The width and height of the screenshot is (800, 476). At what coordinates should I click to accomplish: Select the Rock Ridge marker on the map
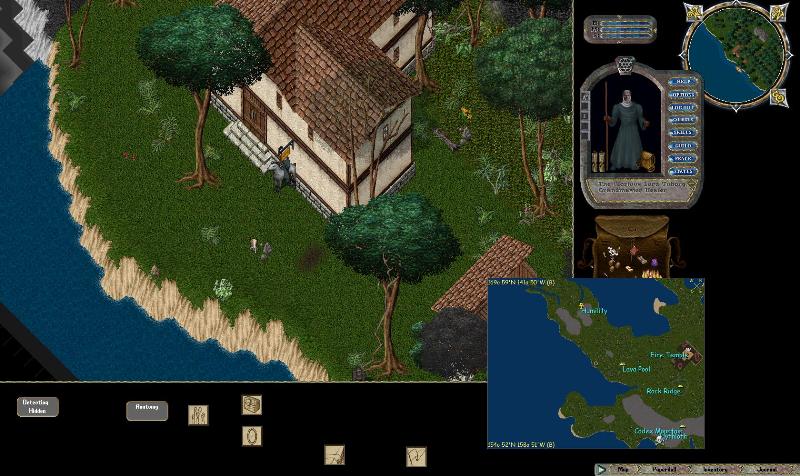[662, 391]
